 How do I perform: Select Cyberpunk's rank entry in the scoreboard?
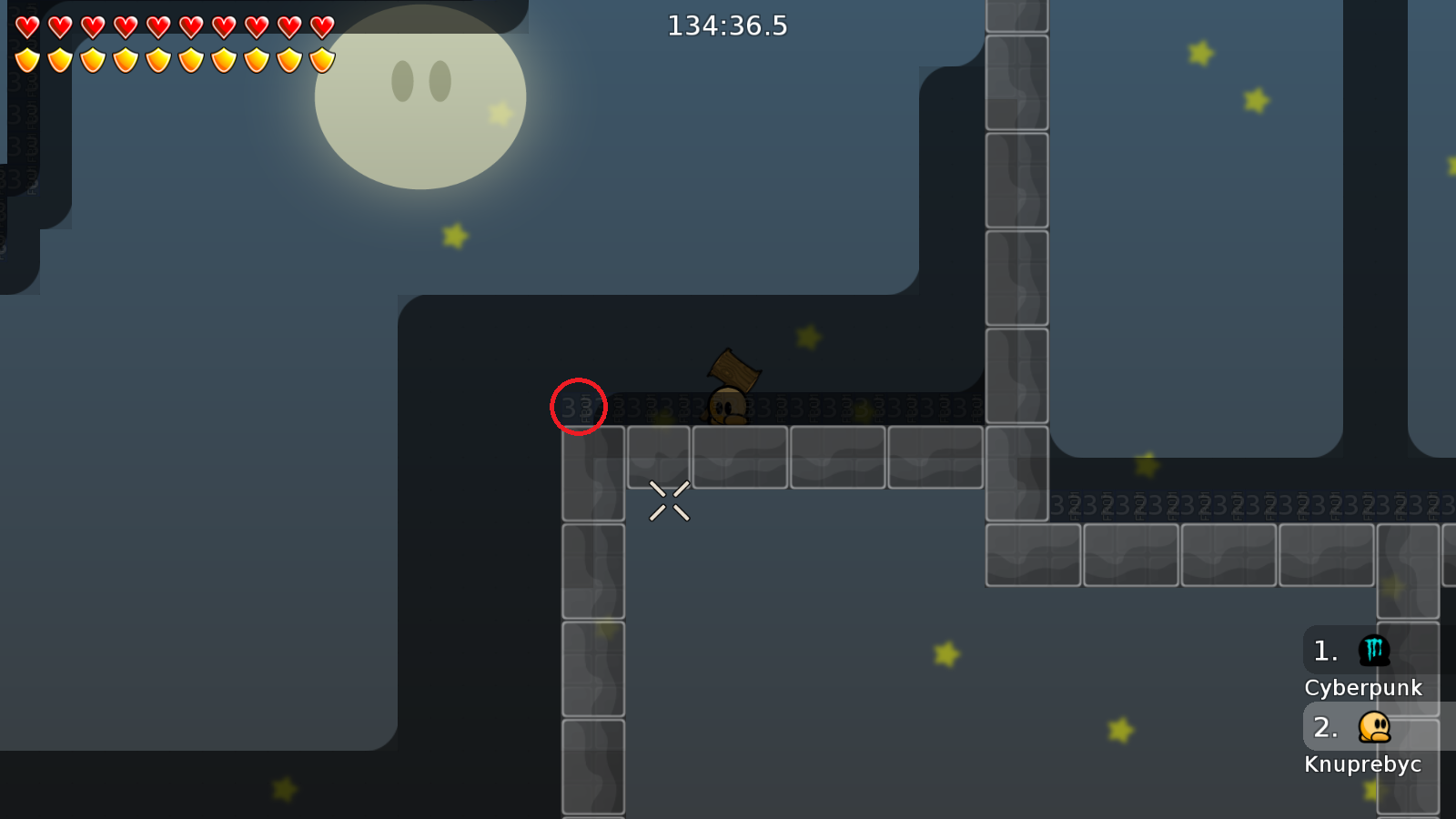pyautogui.click(x=1362, y=663)
